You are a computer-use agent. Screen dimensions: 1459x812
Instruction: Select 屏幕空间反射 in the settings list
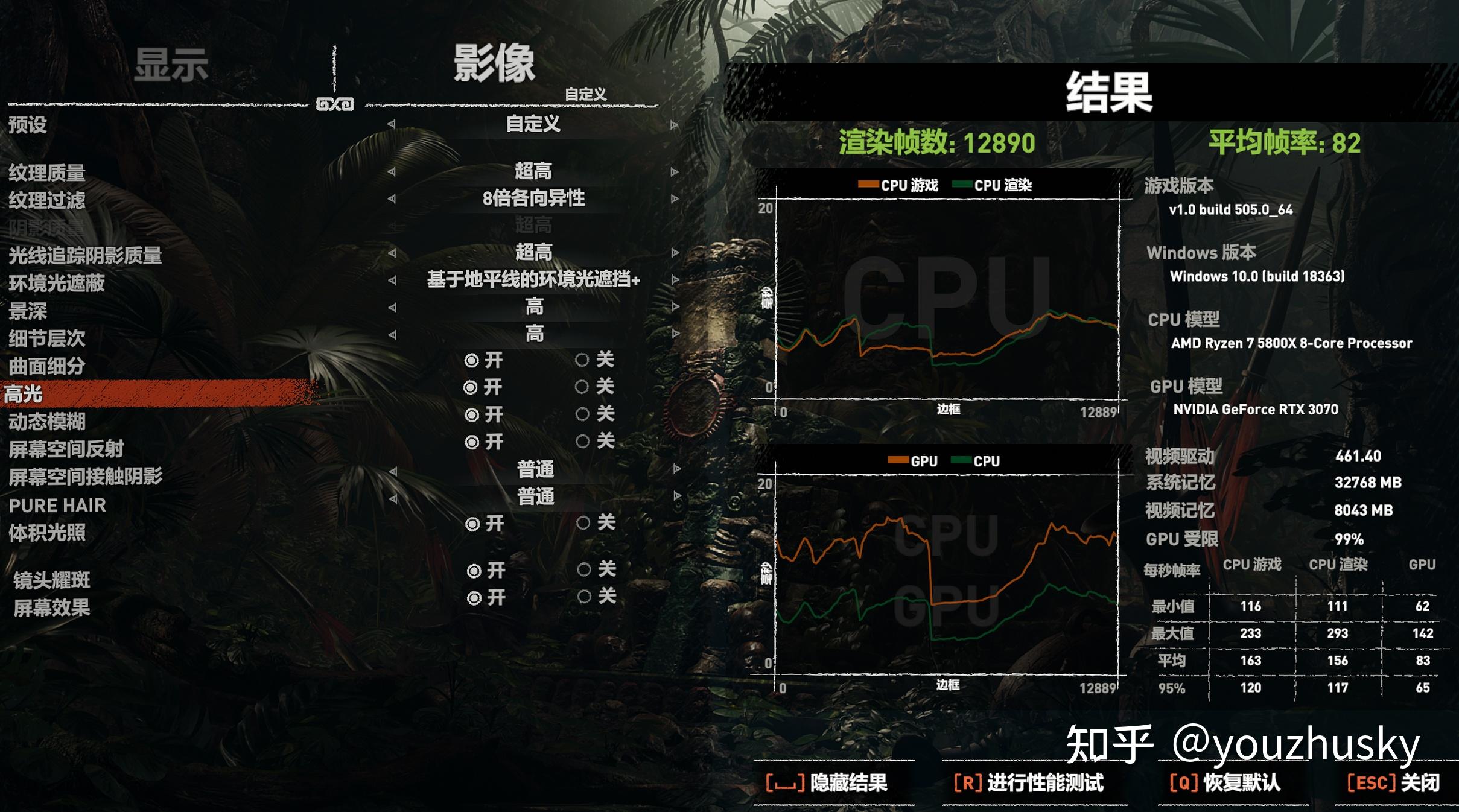68,450
